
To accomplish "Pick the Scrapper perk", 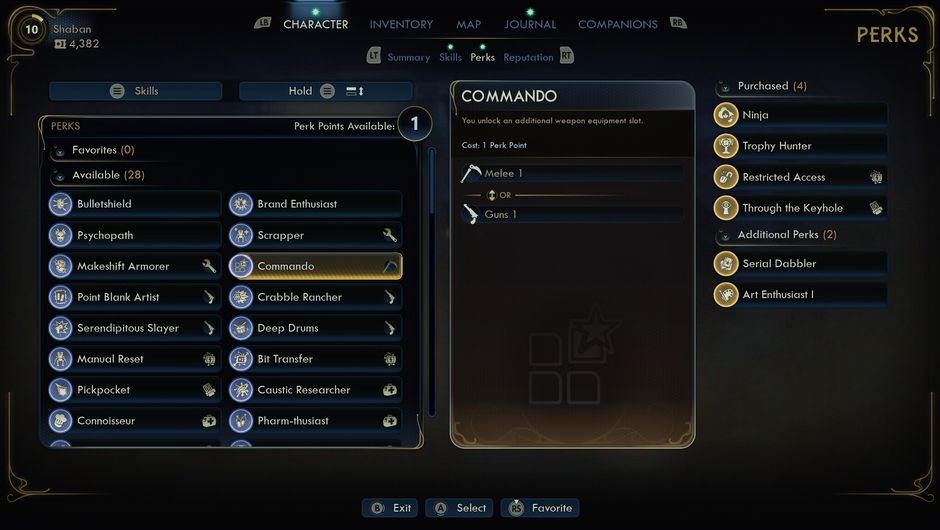I will click(x=315, y=235).
